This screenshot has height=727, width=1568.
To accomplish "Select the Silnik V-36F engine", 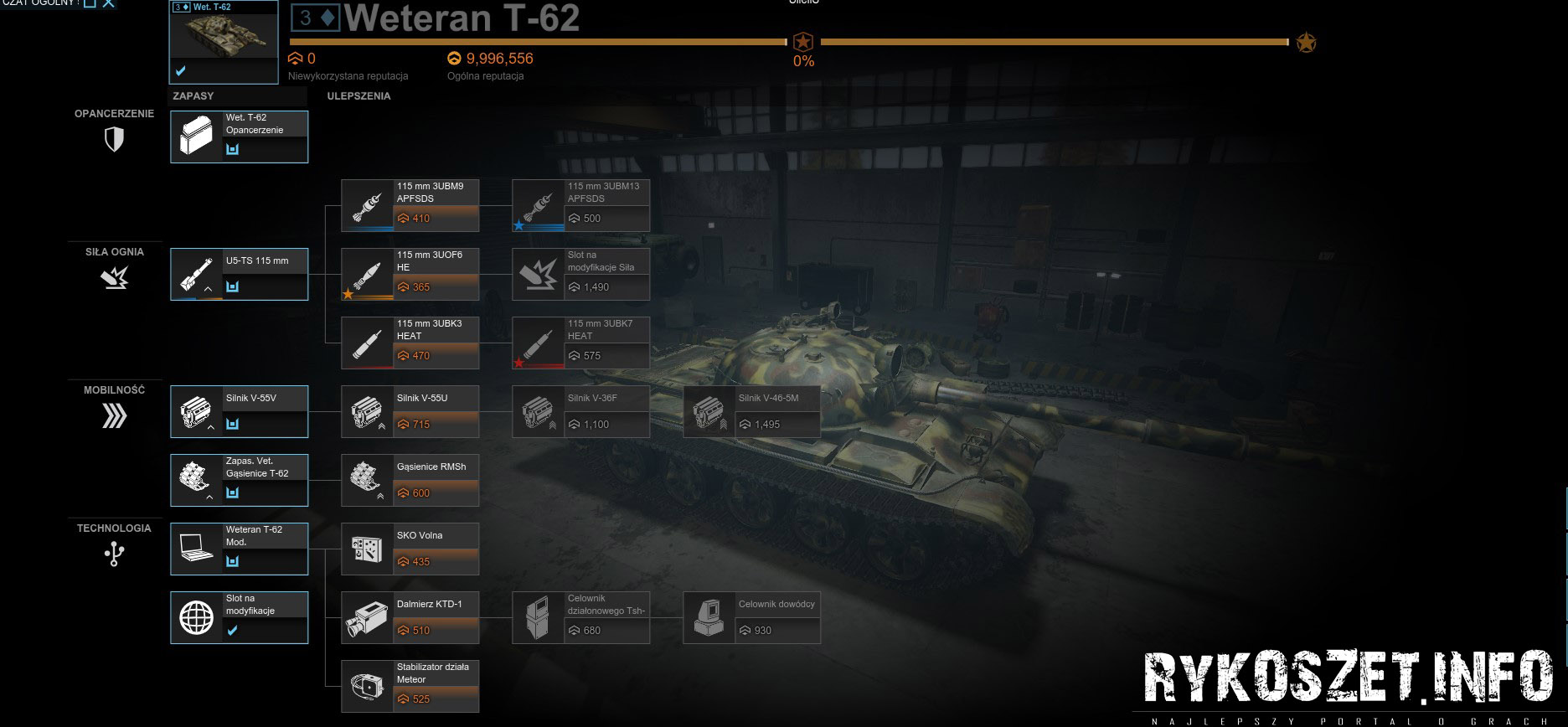I will [x=581, y=411].
